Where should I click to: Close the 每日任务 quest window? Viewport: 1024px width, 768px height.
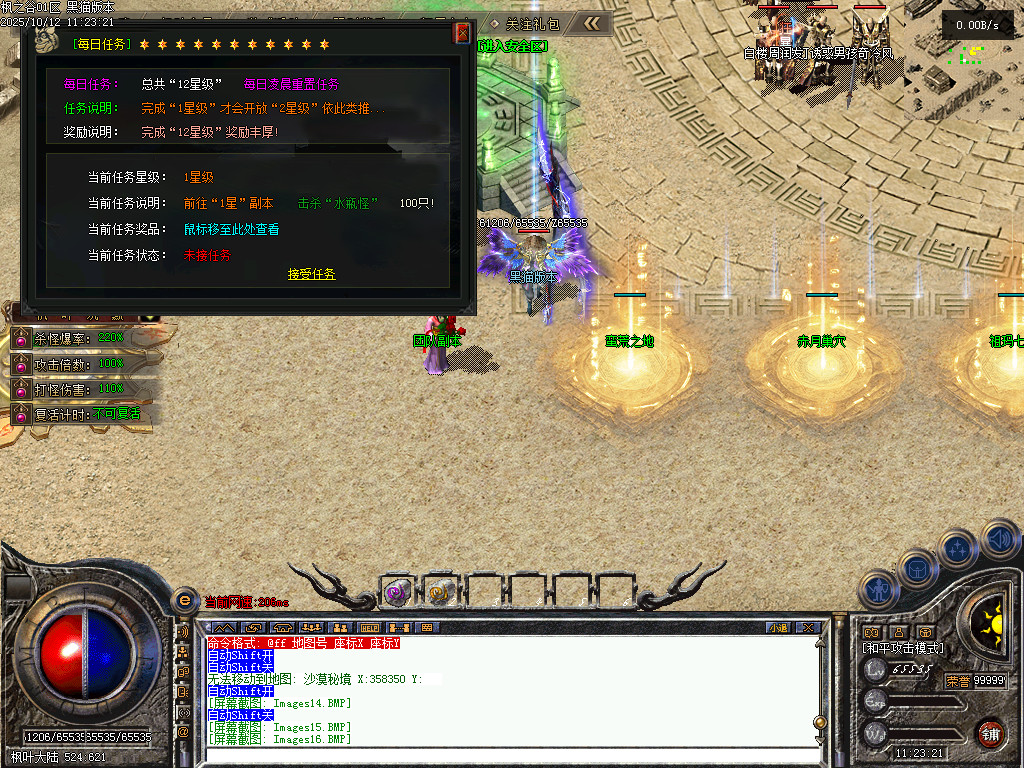pyautogui.click(x=462, y=33)
